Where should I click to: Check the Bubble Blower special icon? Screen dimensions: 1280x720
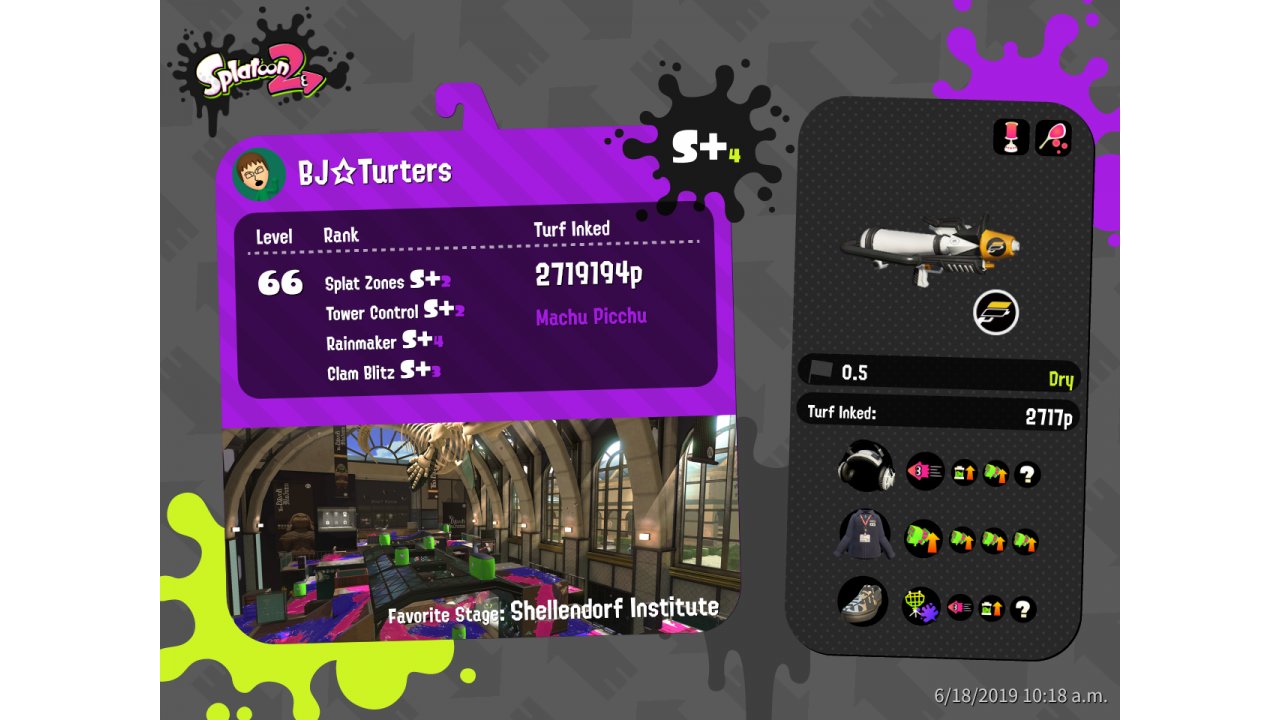[x=1053, y=137]
